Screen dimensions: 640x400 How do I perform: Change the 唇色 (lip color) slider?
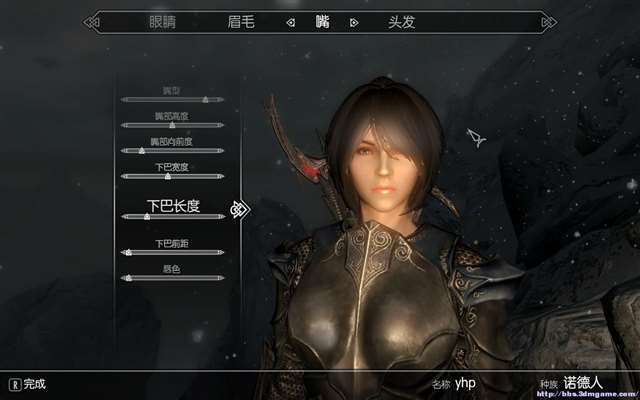(173, 277)
